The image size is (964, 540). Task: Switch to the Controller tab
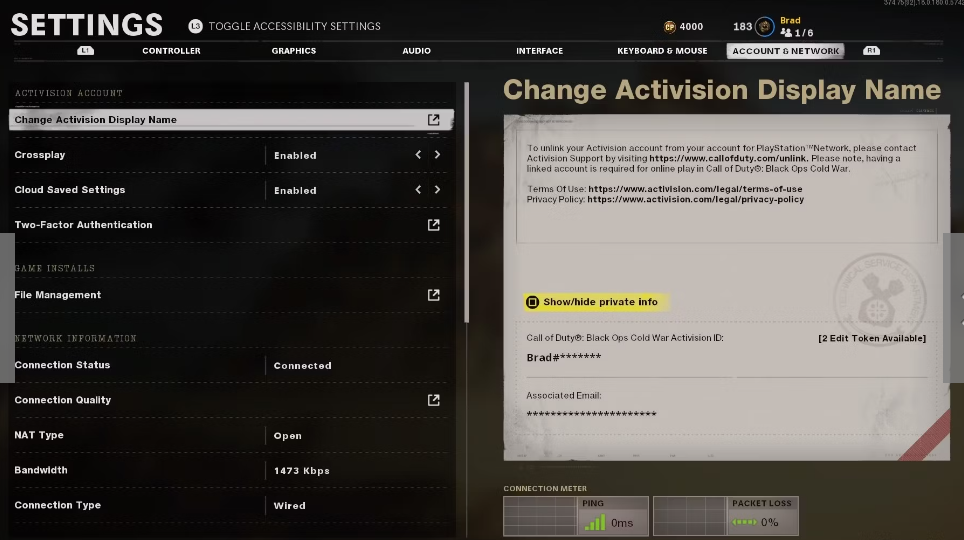pos(171,51)
